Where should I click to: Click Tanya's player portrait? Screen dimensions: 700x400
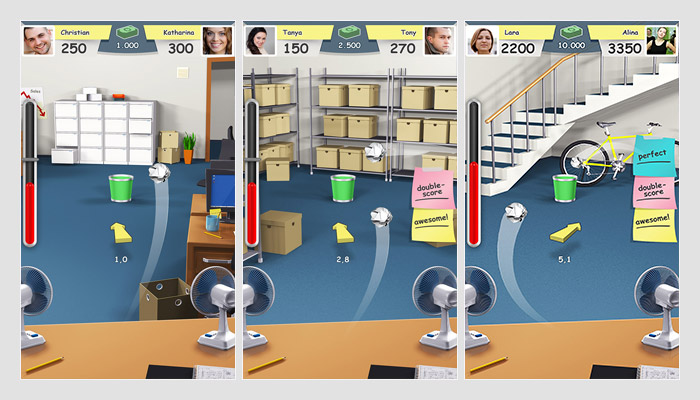pyautogui.click(x=260, y=41)
